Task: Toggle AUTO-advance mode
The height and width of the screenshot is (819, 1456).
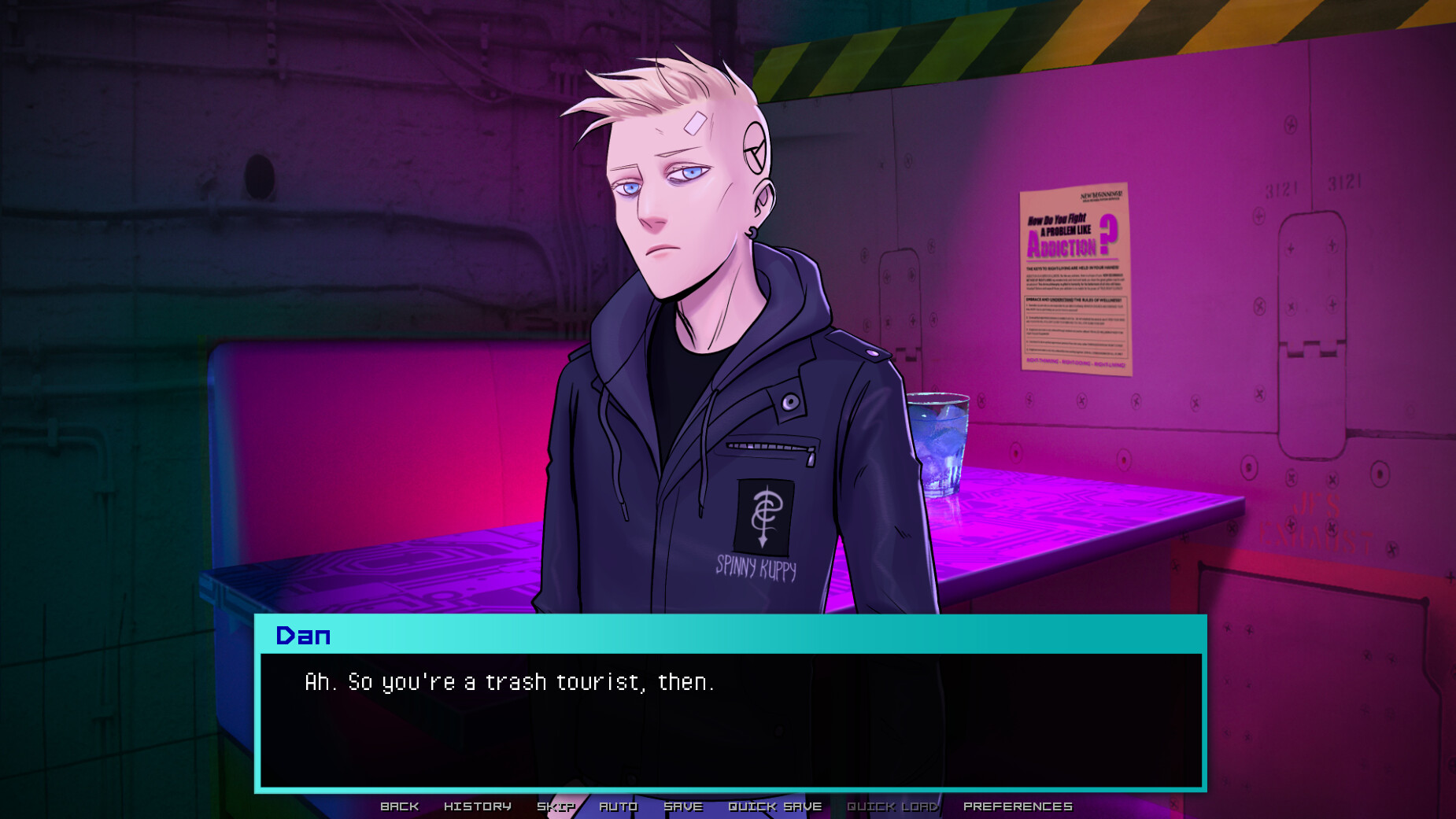Action: coord(619,806)
